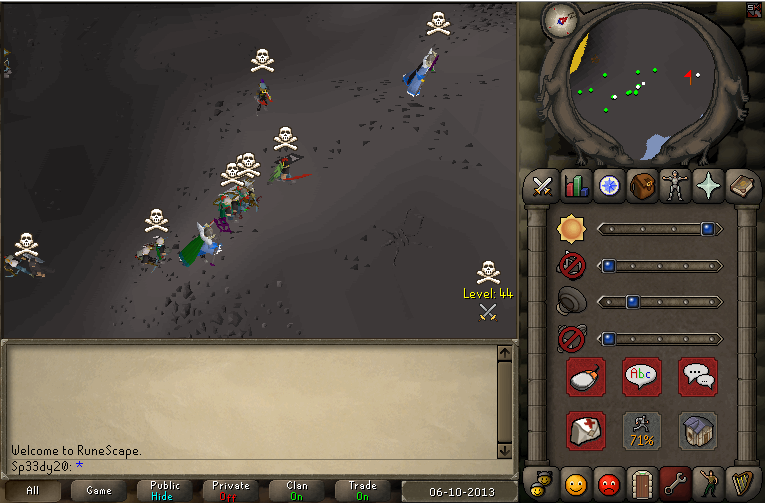Open the Quest List tab
Screen dimensions: 765x503
click(x=608, y=186)
